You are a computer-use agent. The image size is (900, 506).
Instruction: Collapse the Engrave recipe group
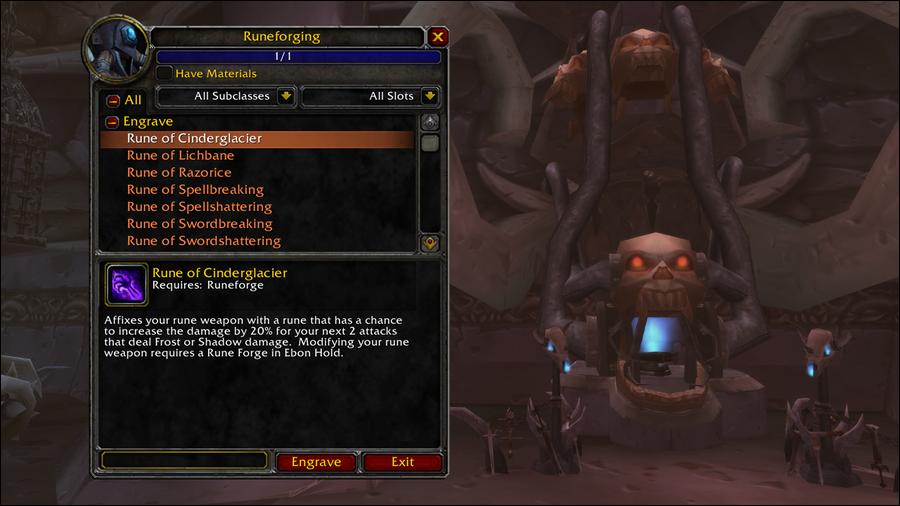click(113, 122)
